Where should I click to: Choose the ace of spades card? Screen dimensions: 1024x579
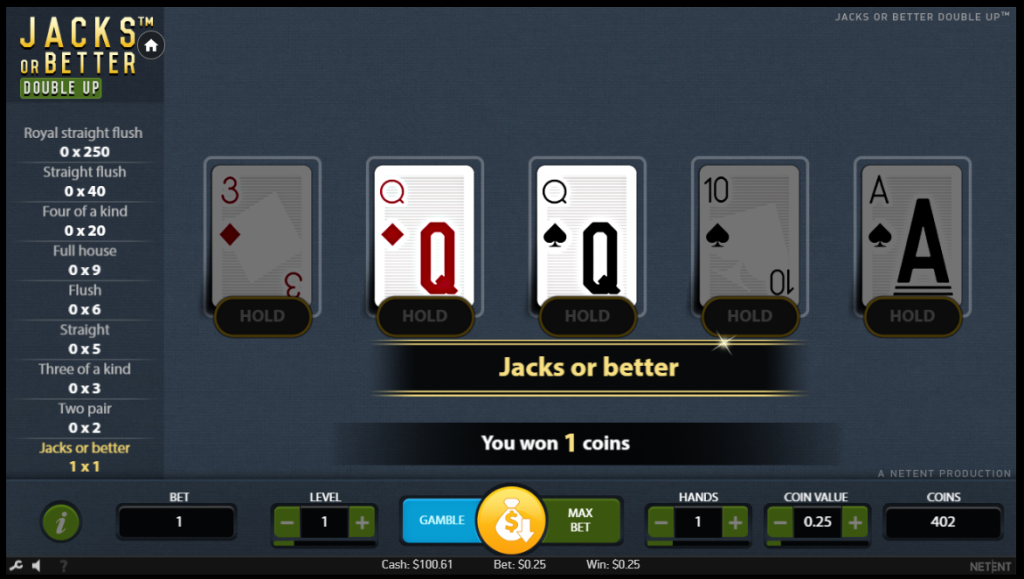tap(911, 232)
